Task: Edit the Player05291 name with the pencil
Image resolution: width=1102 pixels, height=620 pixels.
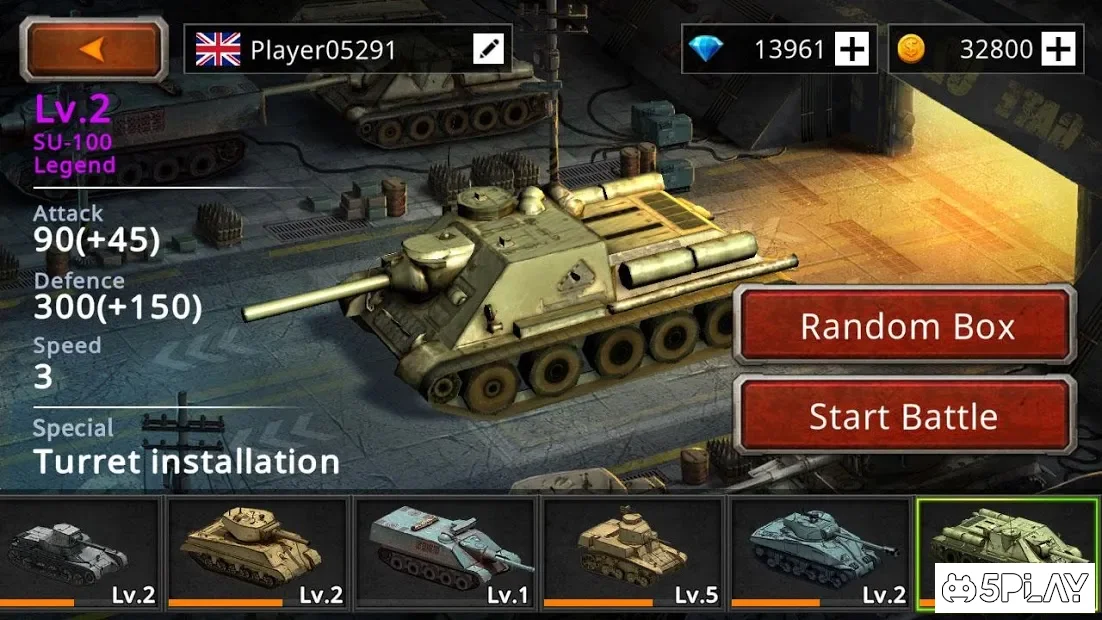Action: pyautogui.click(x=489, y=49)
